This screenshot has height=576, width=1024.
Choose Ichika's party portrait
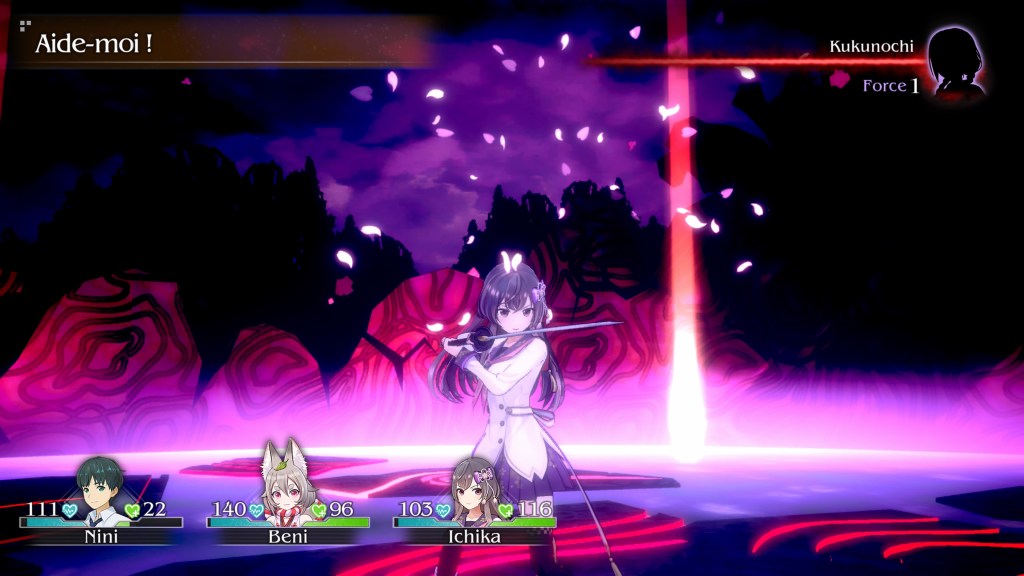(x=472, y=491)
